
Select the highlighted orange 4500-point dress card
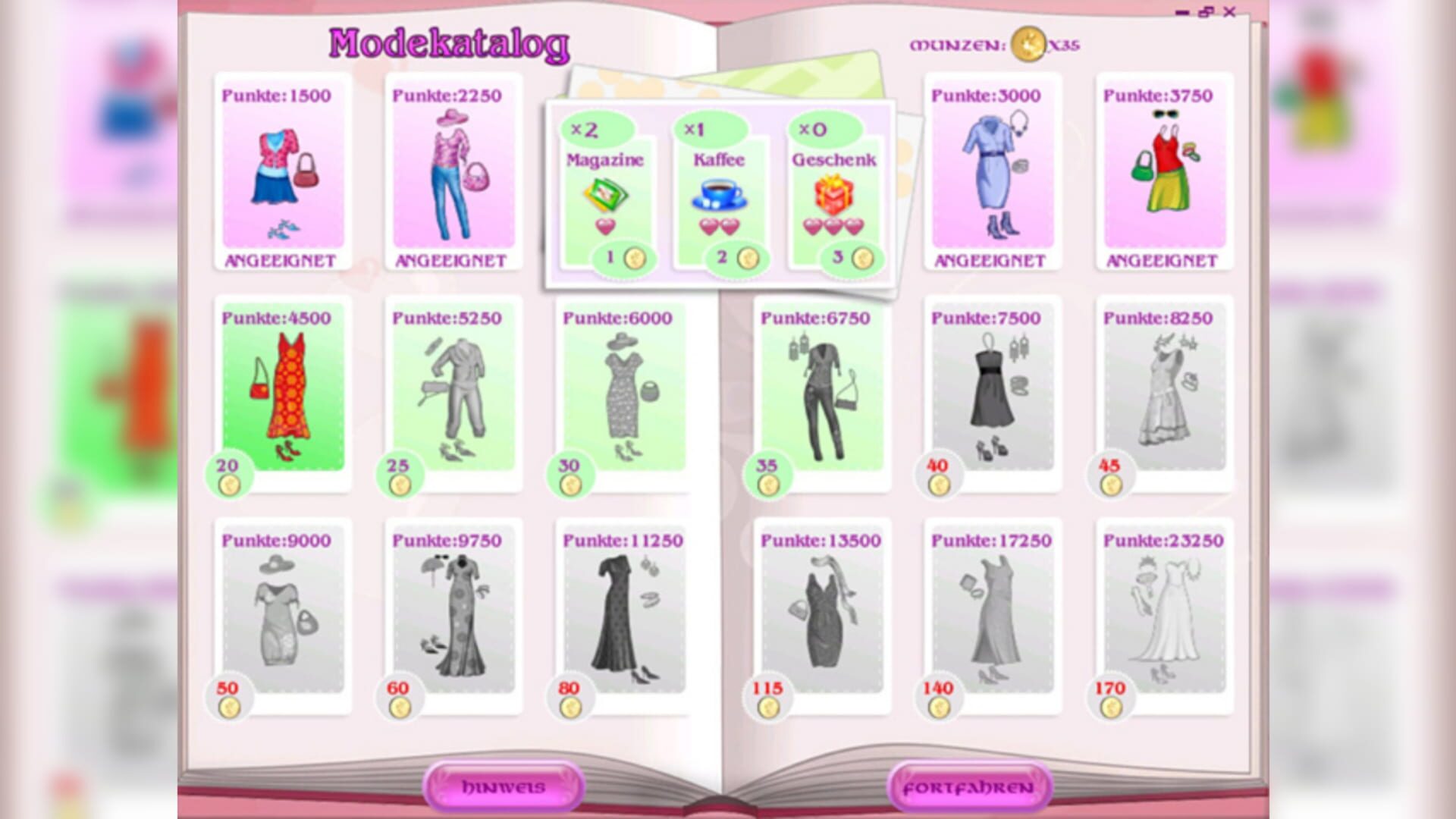281,394
